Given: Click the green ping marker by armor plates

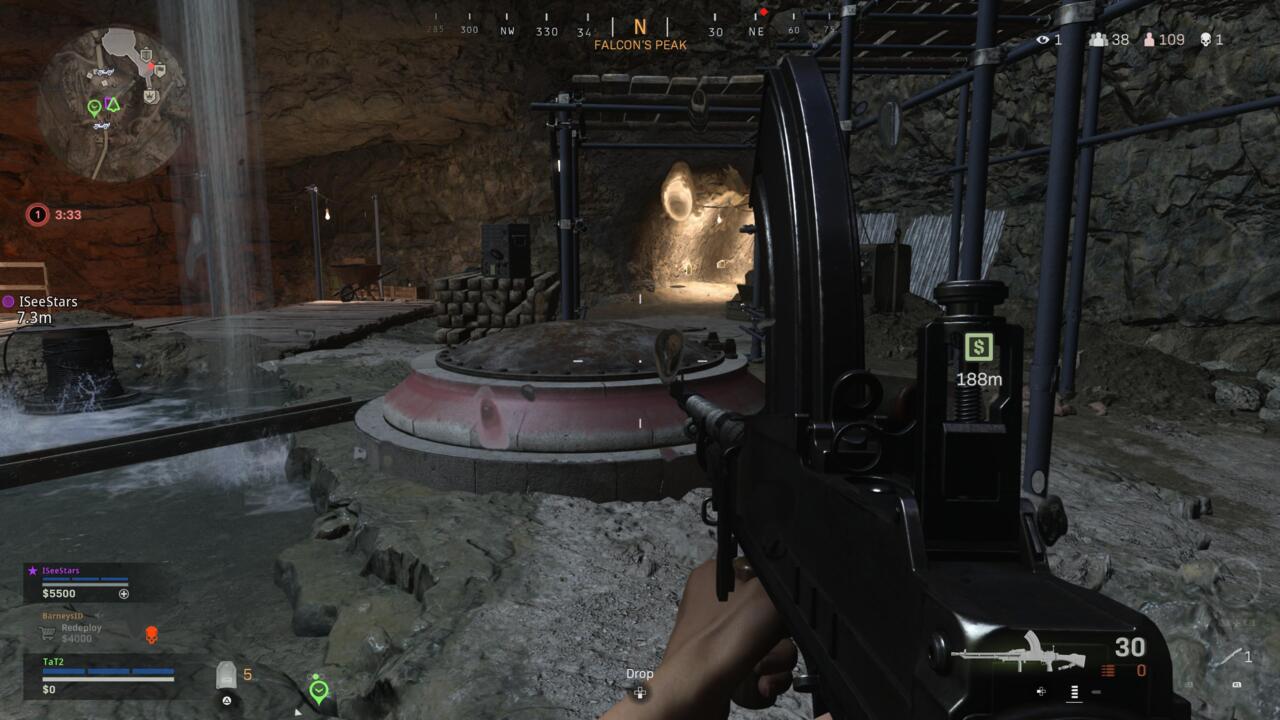Looking at the screenshot, I should (x=319, y=690).
